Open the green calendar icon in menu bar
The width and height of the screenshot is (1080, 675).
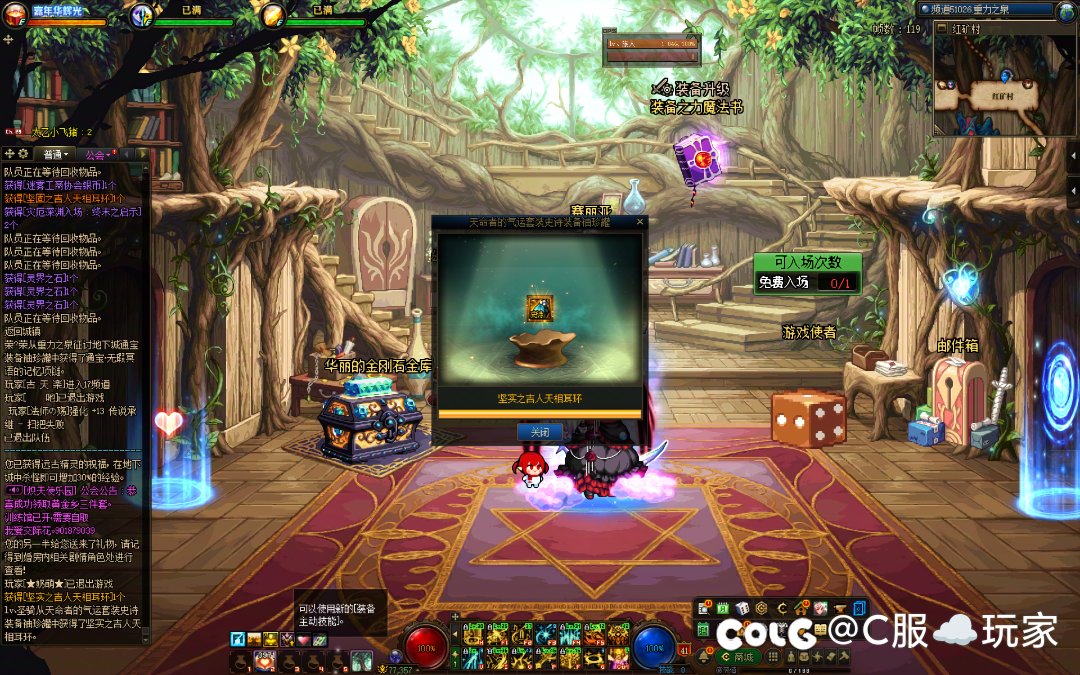point(722,608)
